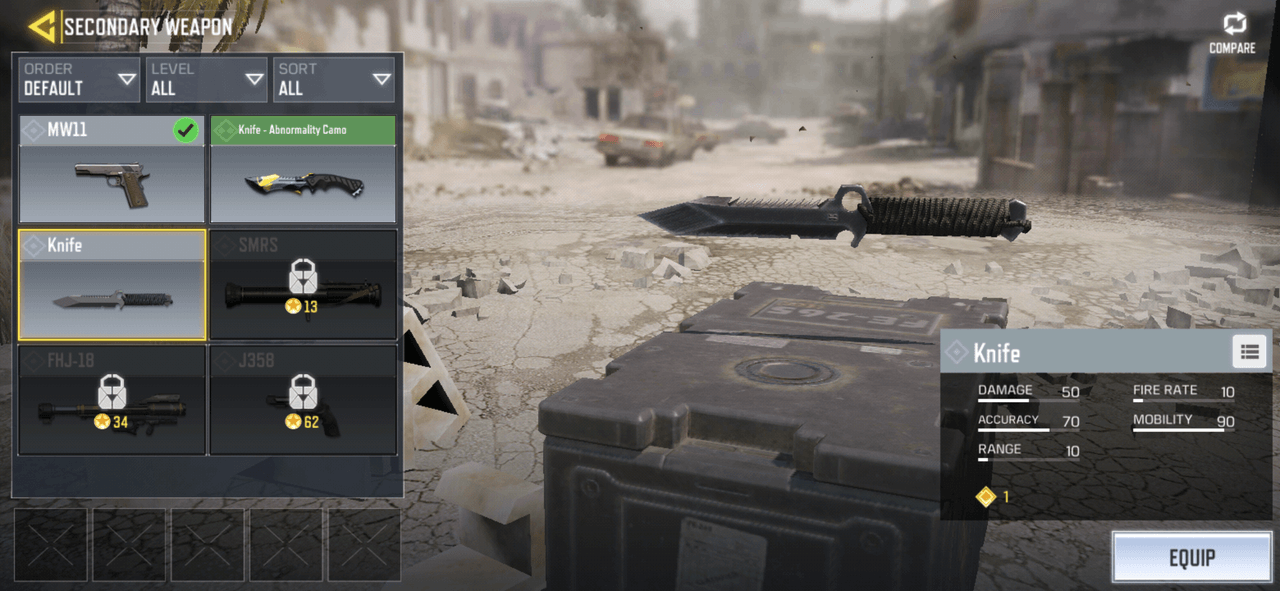
Task: Select the MW11 pistol tile
Action: pyautogui.click(x=111, y=169)
